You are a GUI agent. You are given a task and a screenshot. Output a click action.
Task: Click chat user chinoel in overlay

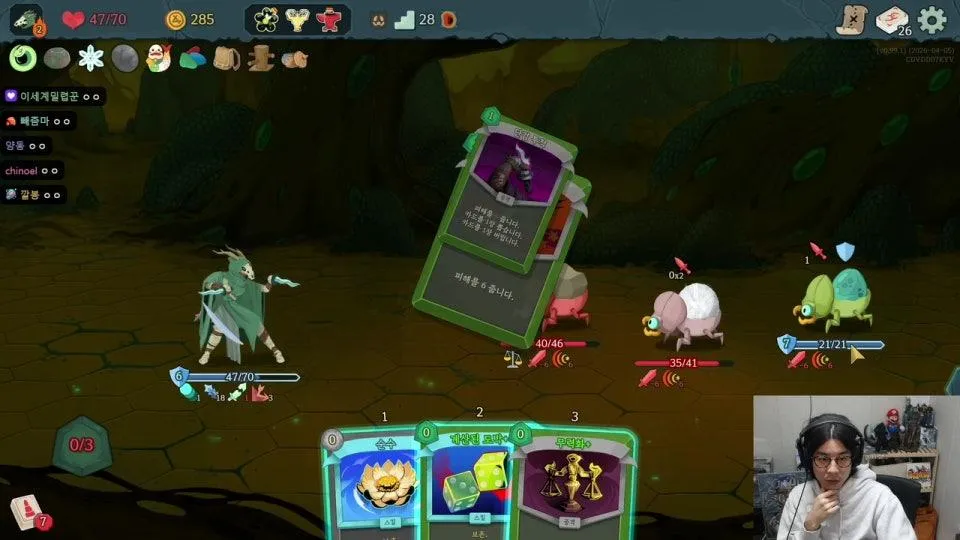[20, 170]
